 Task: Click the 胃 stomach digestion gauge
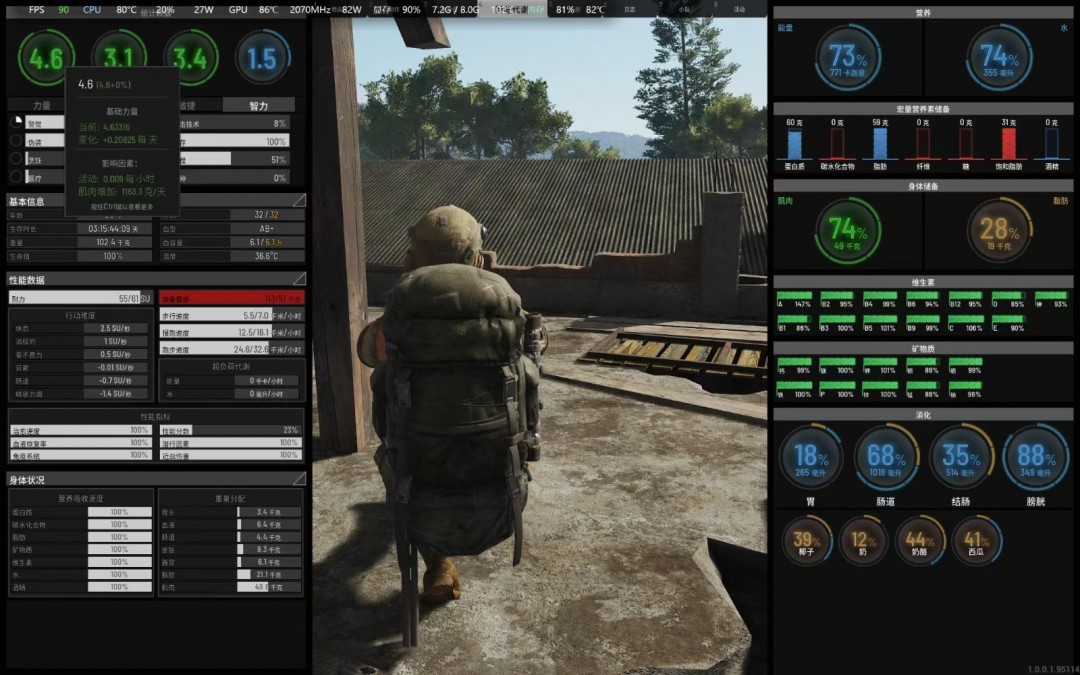[810, 457]
